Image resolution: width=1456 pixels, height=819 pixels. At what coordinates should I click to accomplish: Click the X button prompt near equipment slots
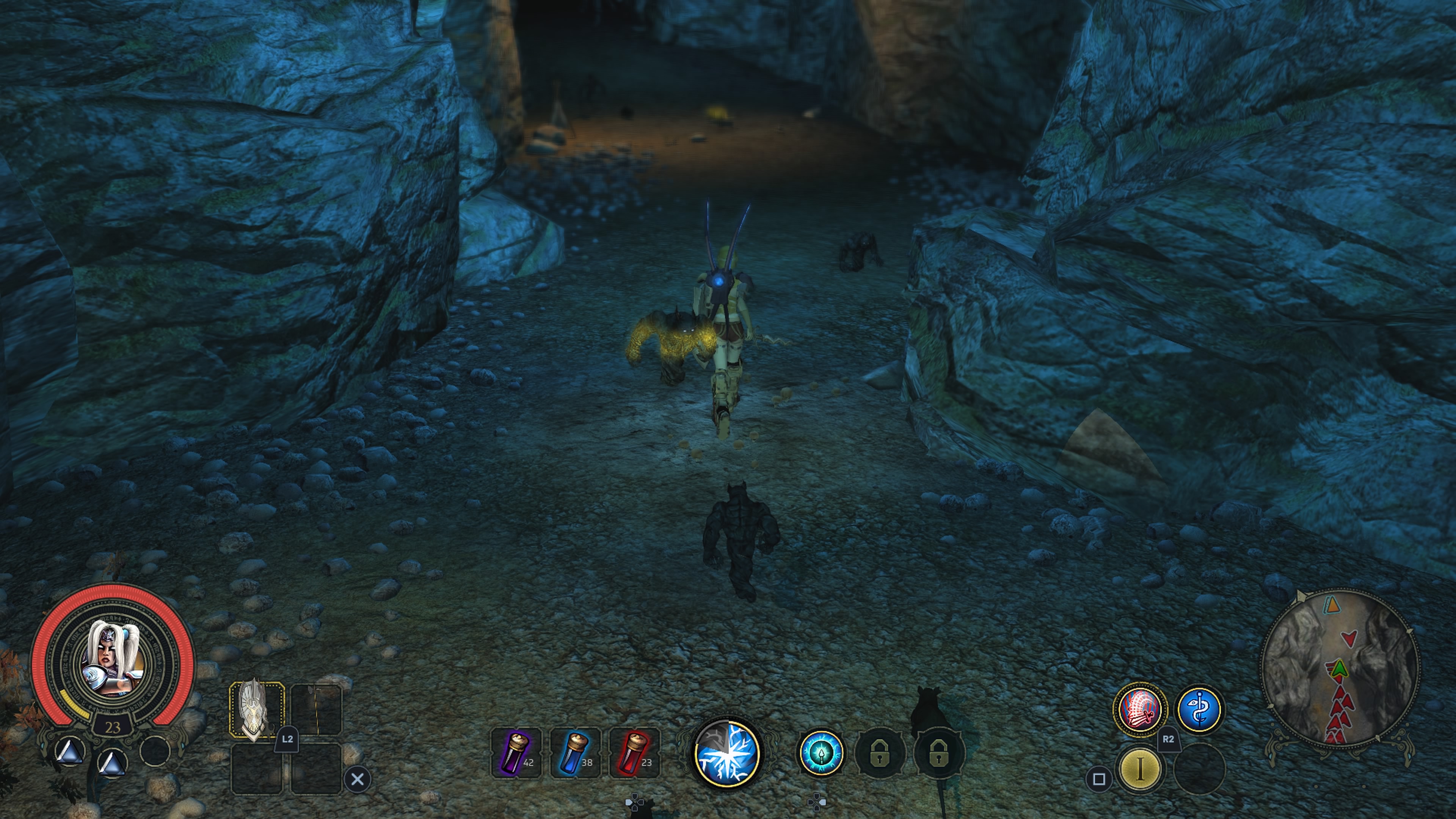pos(358,779)
